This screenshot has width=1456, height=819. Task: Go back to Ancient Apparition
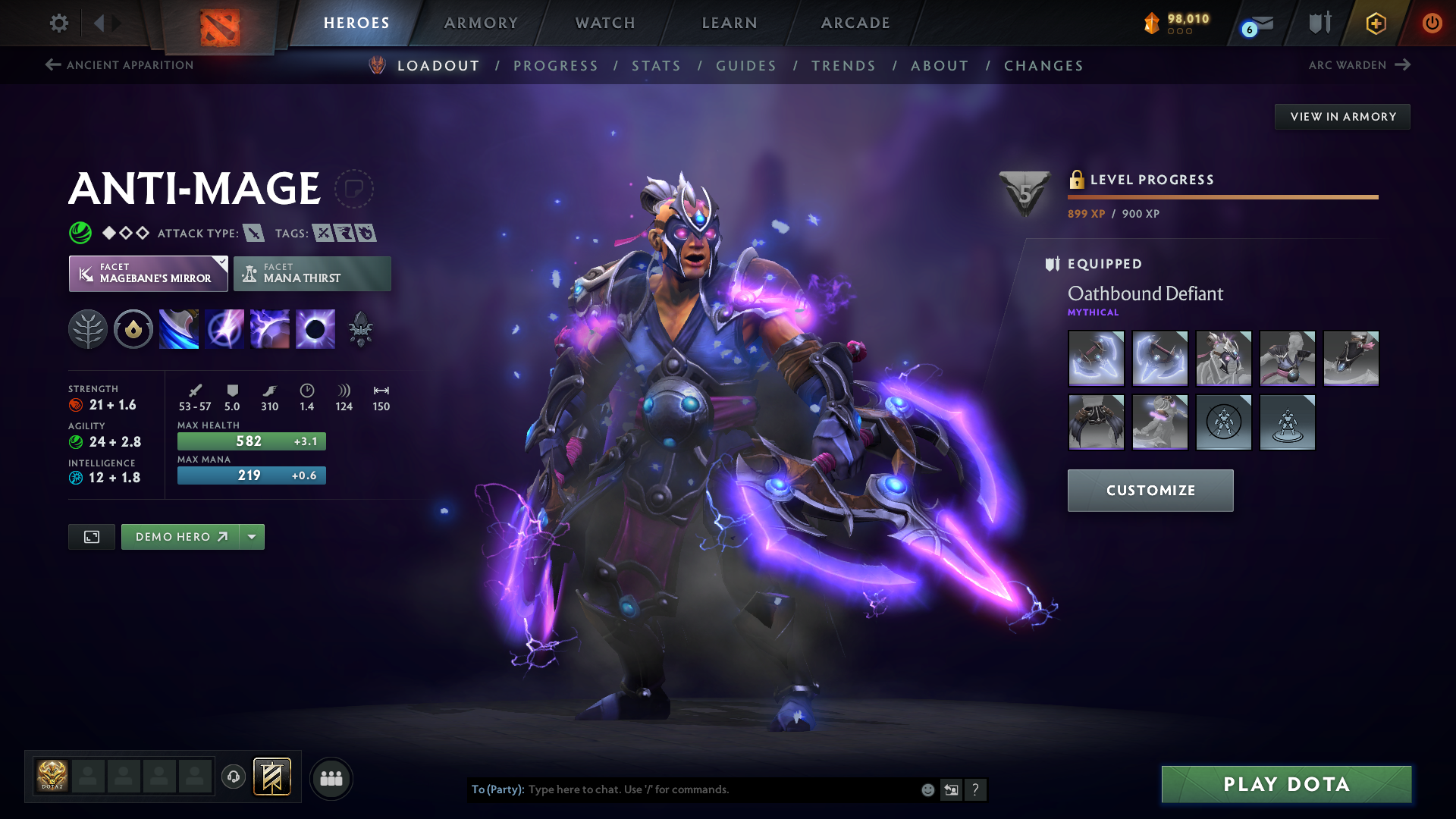pyautogui.click(x=120, y=65)
